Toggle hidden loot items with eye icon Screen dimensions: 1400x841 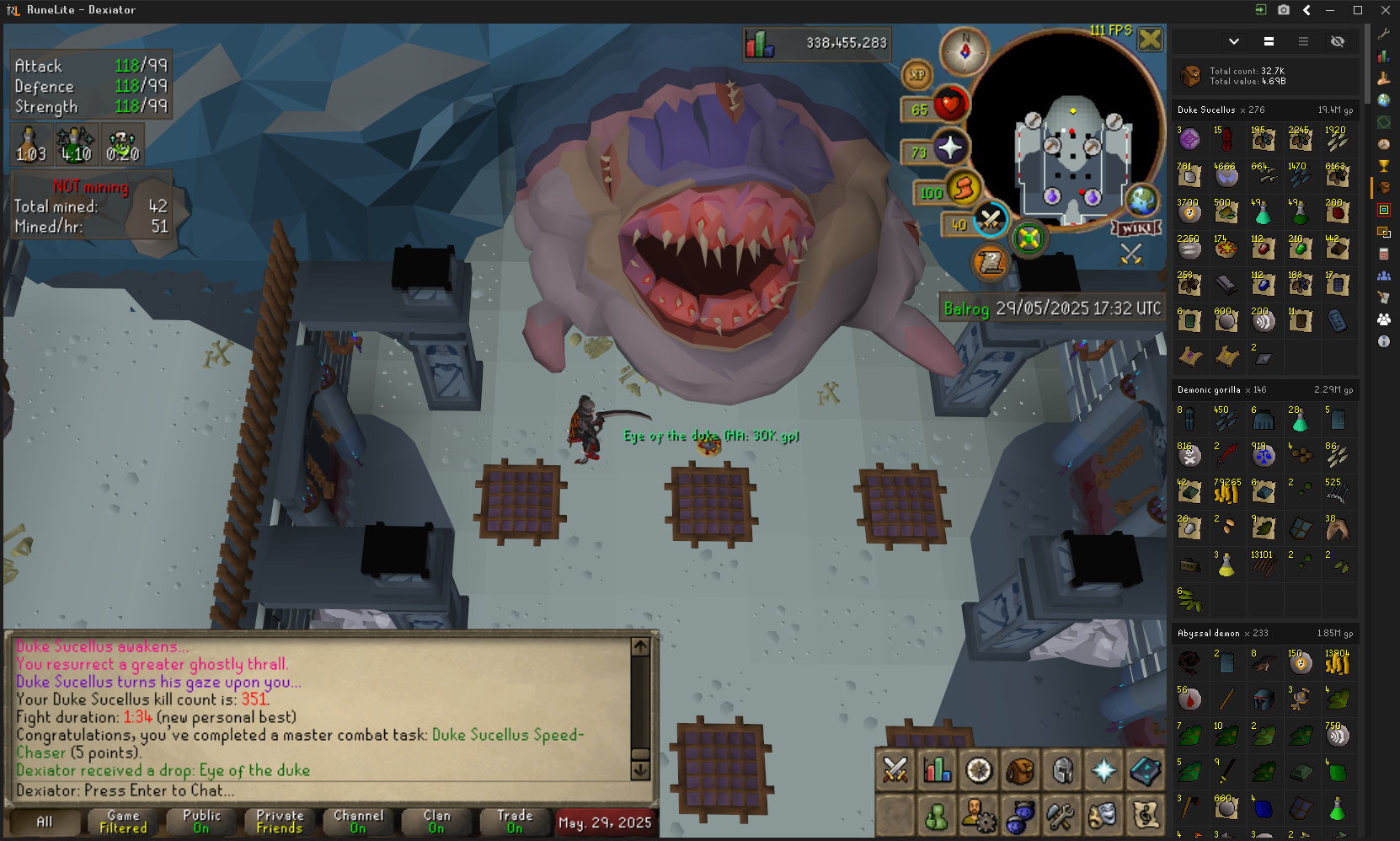tap(1337, 41)
